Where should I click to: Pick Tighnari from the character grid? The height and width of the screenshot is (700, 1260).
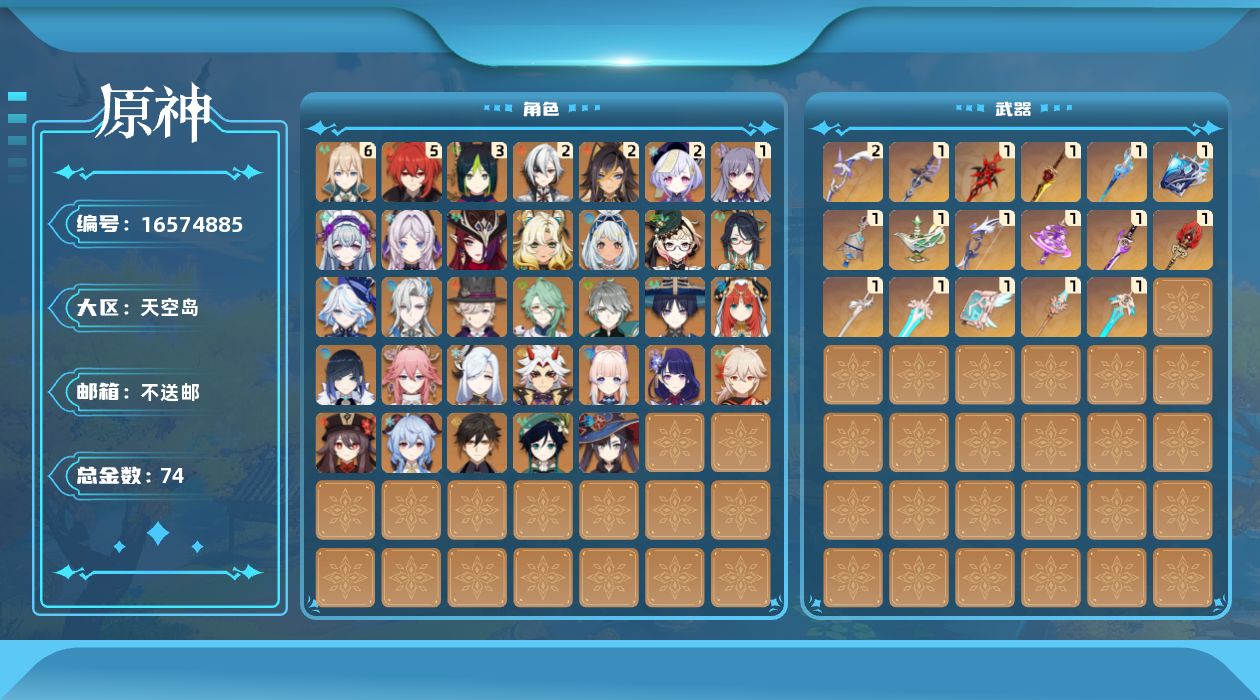click(478, 172)
